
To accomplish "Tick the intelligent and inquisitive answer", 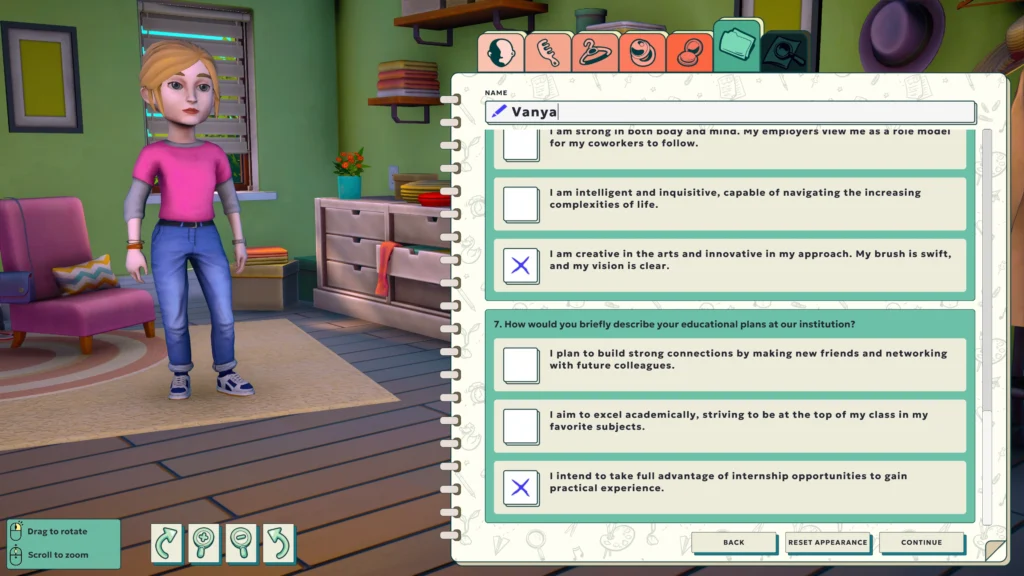I will click(521, 204).
